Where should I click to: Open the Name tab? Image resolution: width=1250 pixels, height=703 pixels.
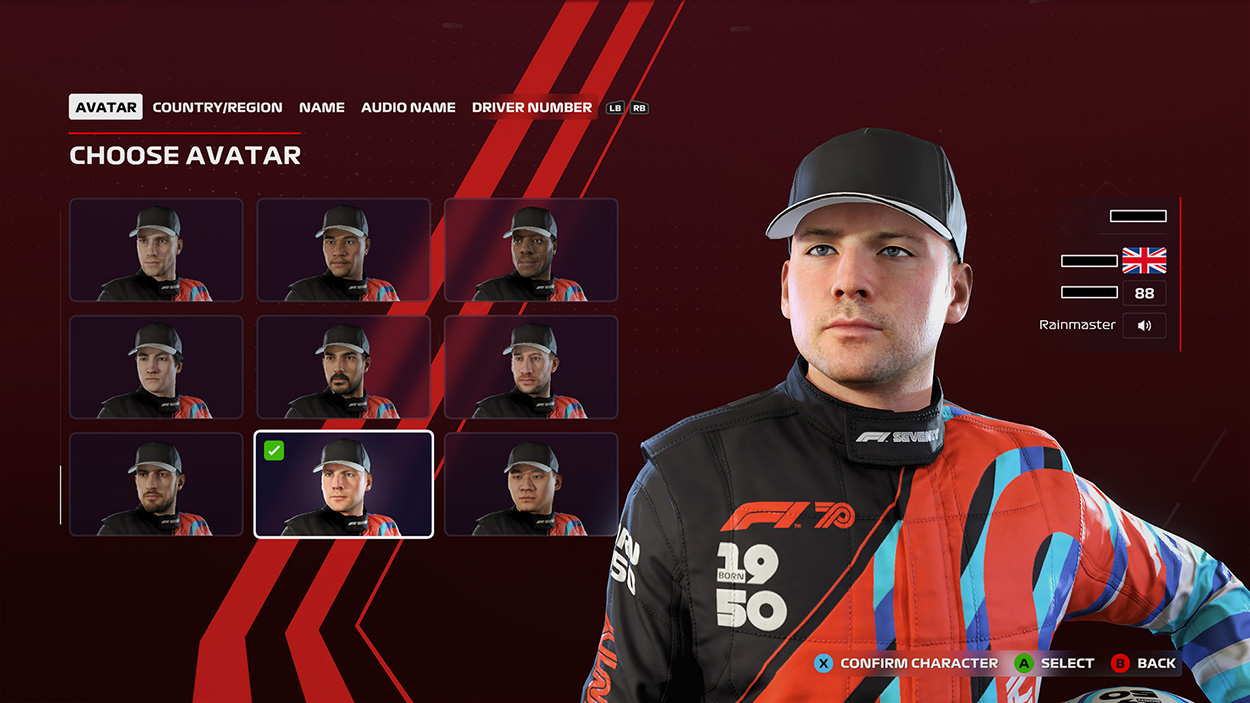pyautogui.click(x=322, y=107)
